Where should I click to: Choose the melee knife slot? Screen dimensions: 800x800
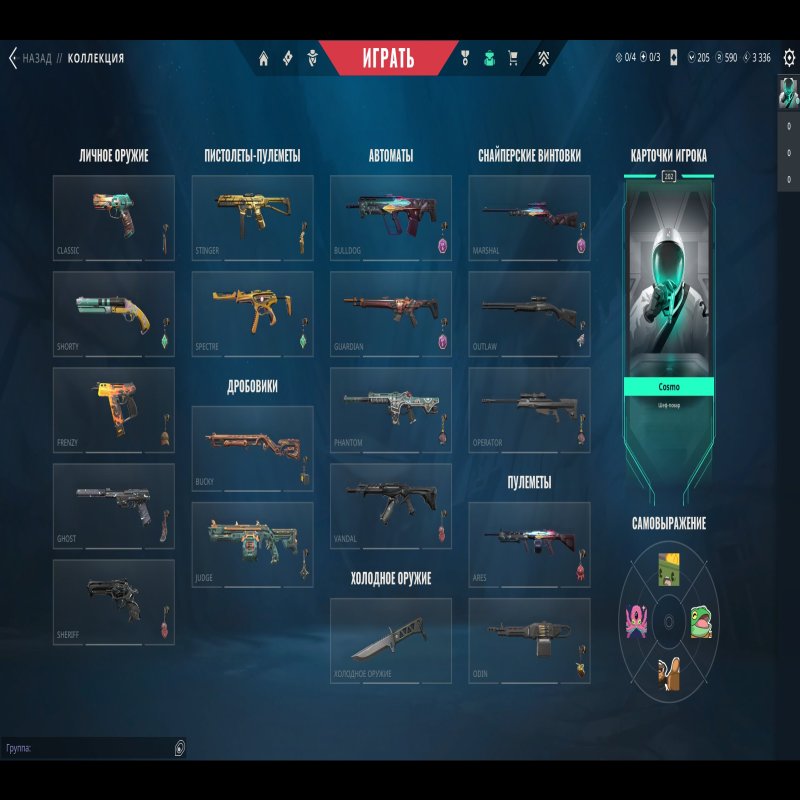click(x=390, y=640)
